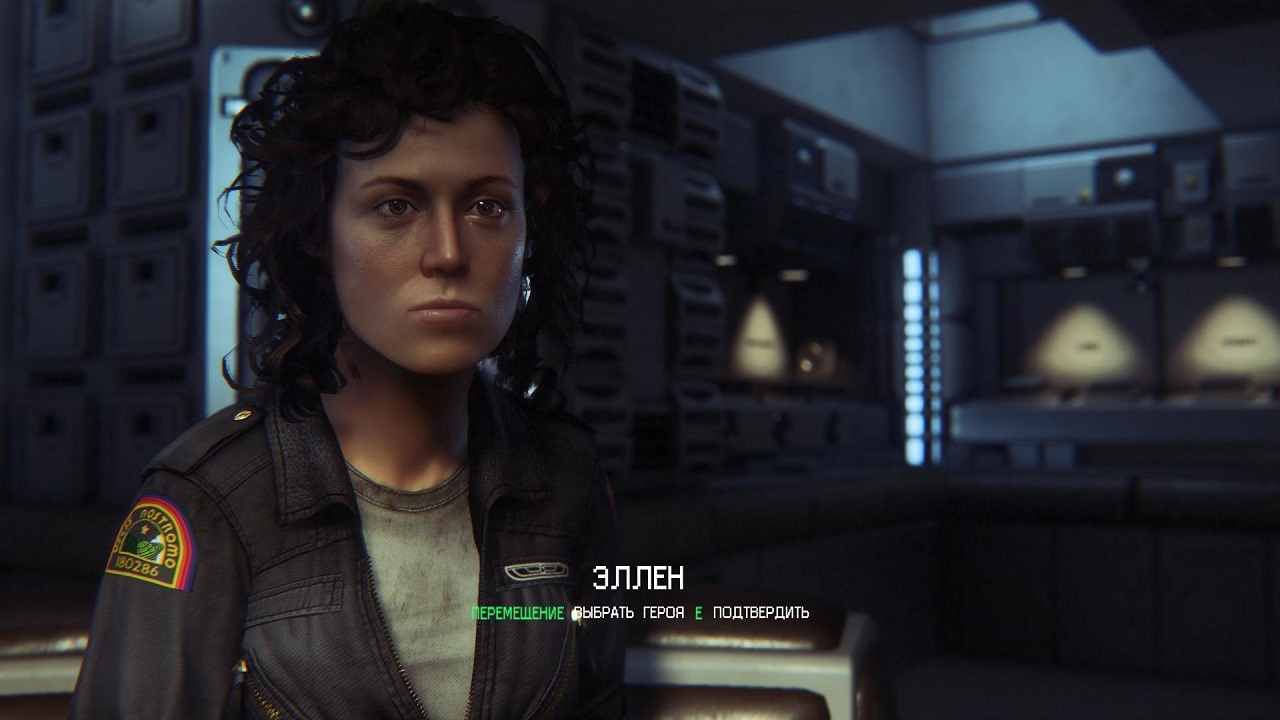Select the ЭЛЛЕН character name label
Image resolution: width=1280 pixels, height=720 pixels.
point(638,578)
